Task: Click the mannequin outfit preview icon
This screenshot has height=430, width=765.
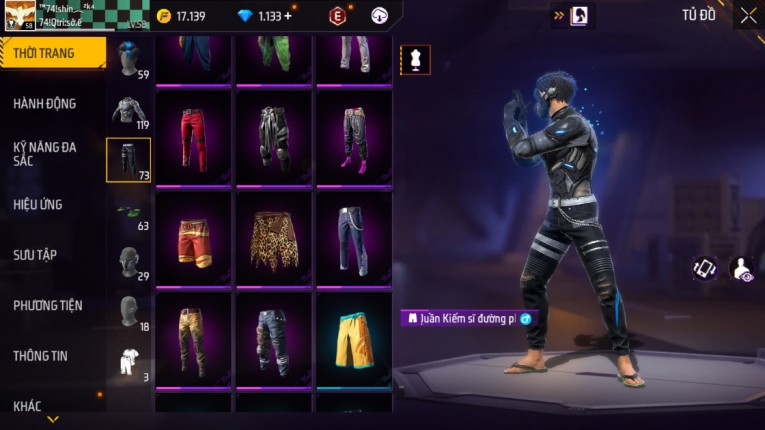Action: (415, 59)
